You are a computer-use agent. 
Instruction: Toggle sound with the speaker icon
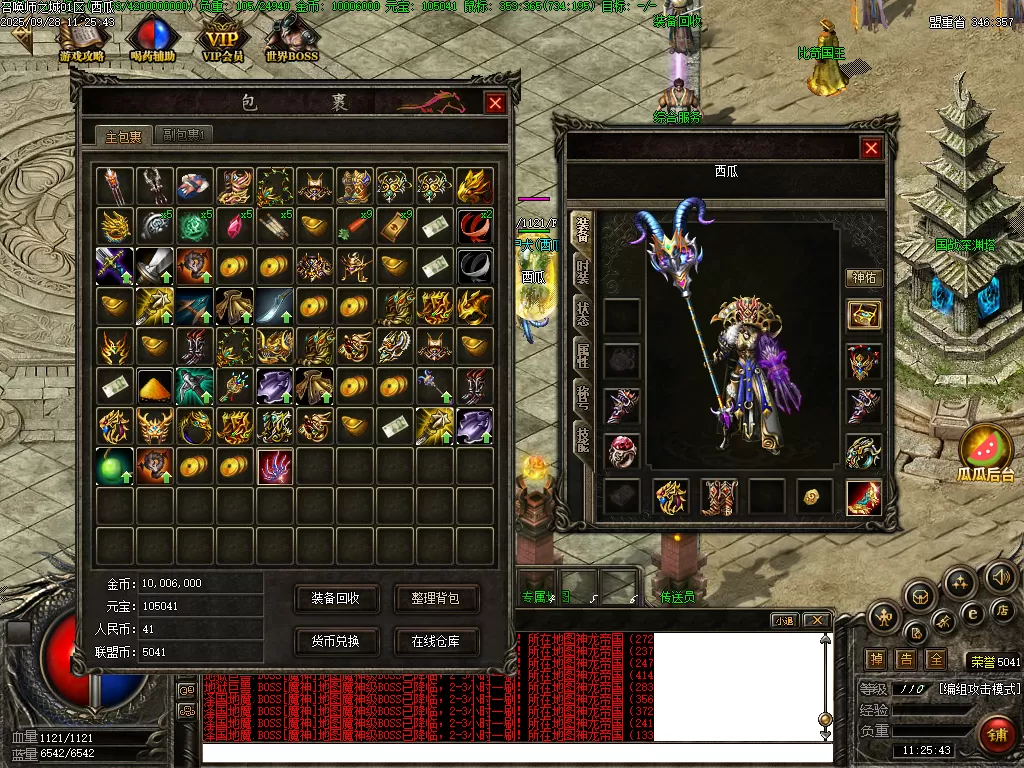[1000, 576]
